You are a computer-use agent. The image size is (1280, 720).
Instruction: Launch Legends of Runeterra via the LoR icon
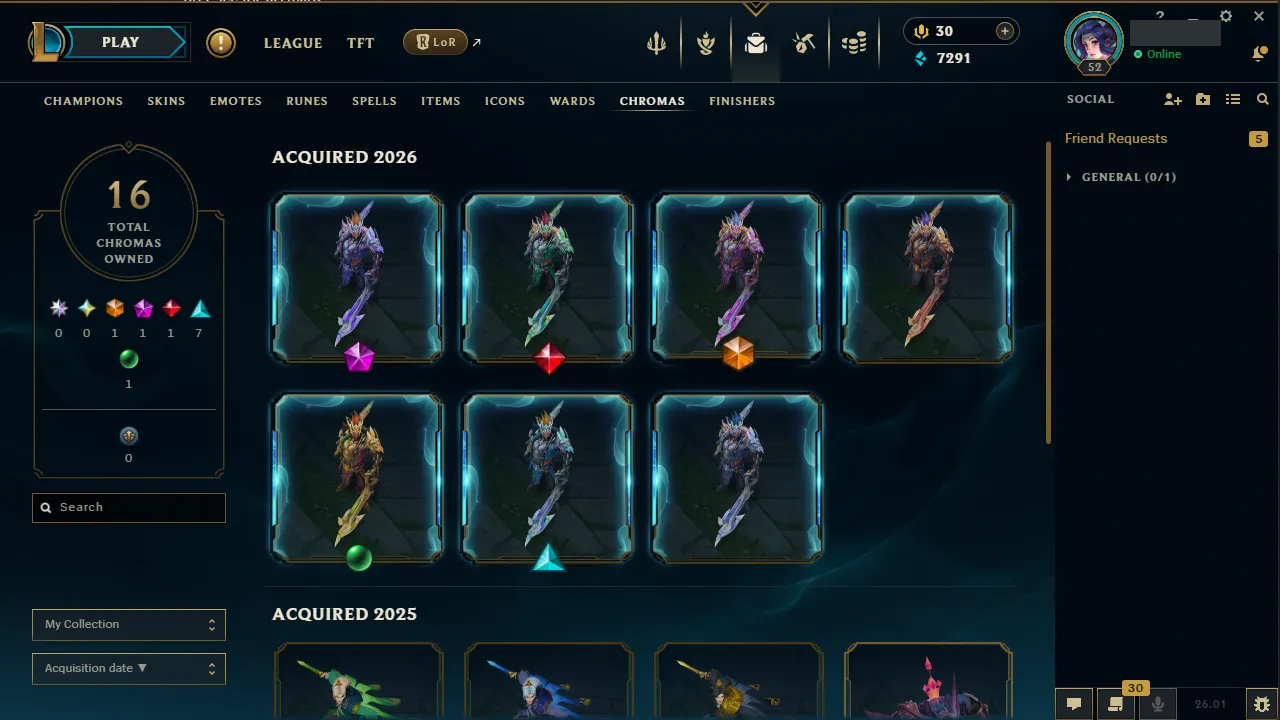click(x=434, y=42)
